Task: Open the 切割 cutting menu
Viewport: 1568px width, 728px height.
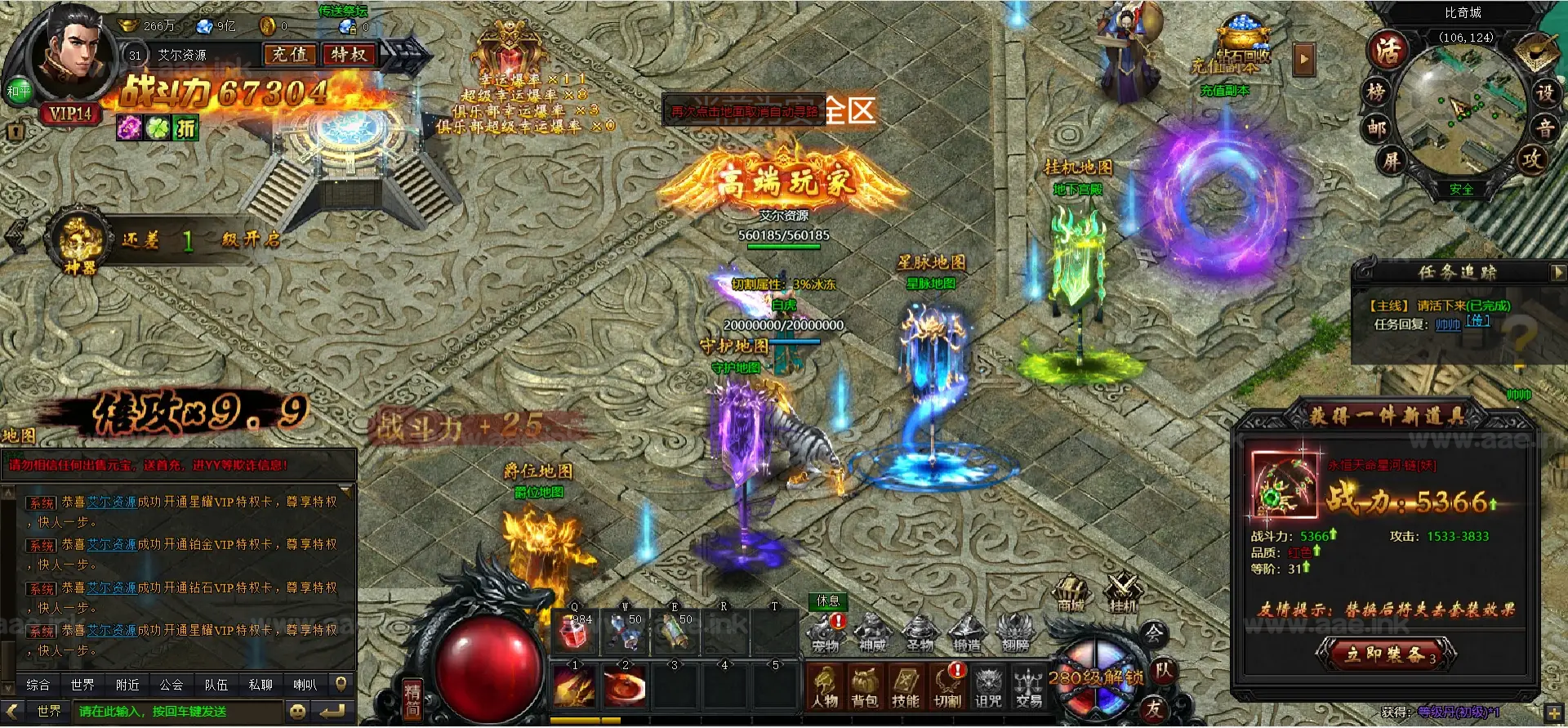Action: point(947,686)
